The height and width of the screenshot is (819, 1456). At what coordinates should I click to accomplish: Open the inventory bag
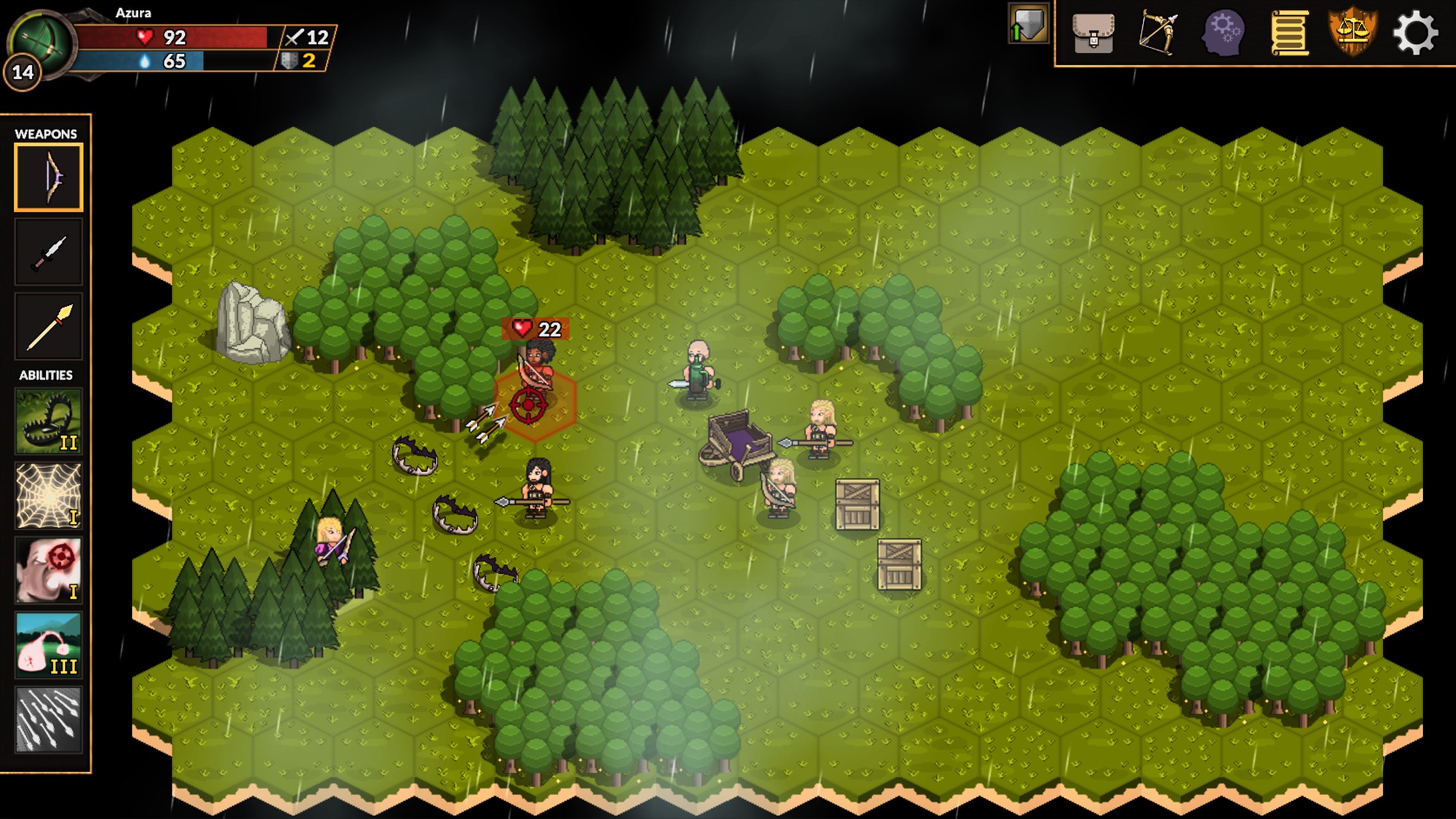click(x=1093, y=32)
